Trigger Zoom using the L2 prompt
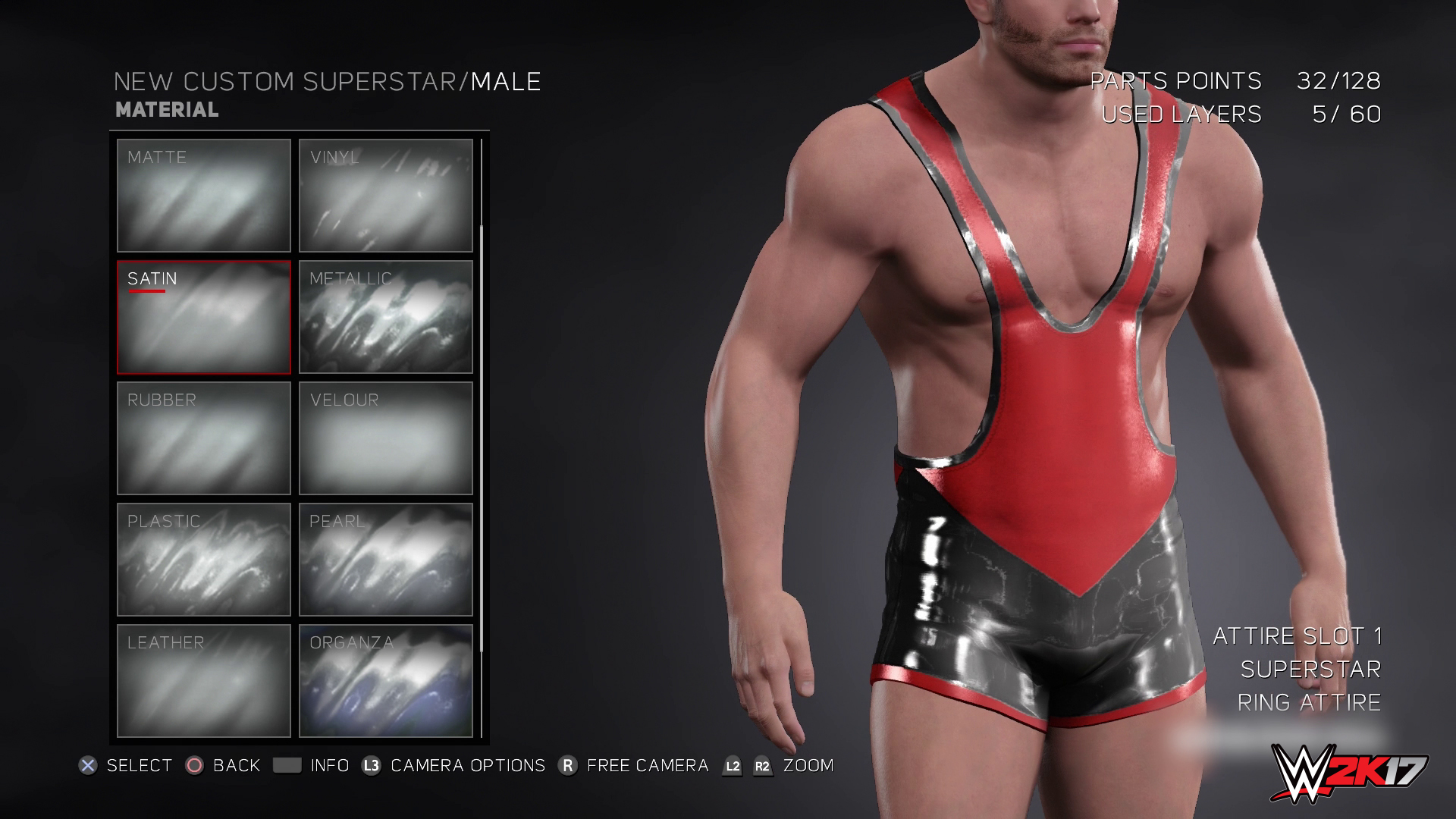The width and height of the screenshot is (1456, 819). tap(731, 766)
